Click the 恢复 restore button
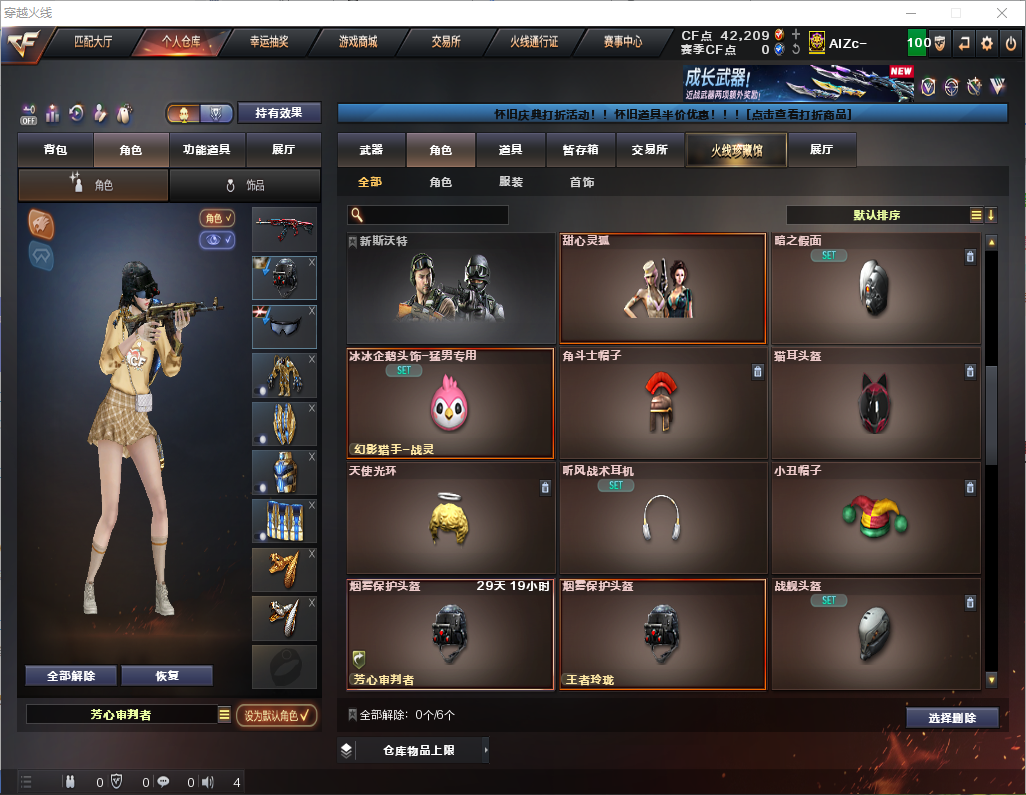 click(167, 676)
